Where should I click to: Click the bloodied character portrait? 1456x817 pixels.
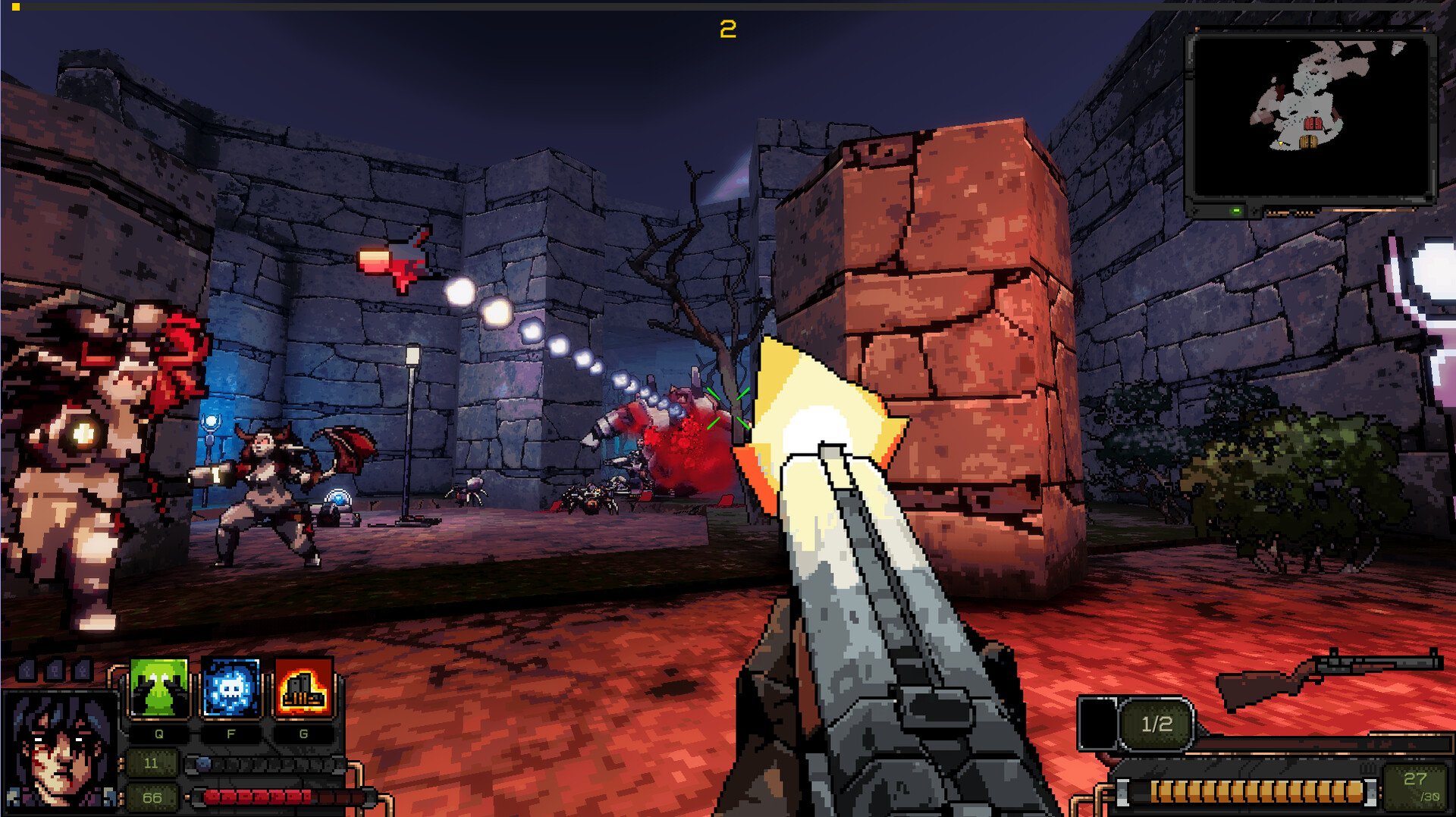pos(60,751)
